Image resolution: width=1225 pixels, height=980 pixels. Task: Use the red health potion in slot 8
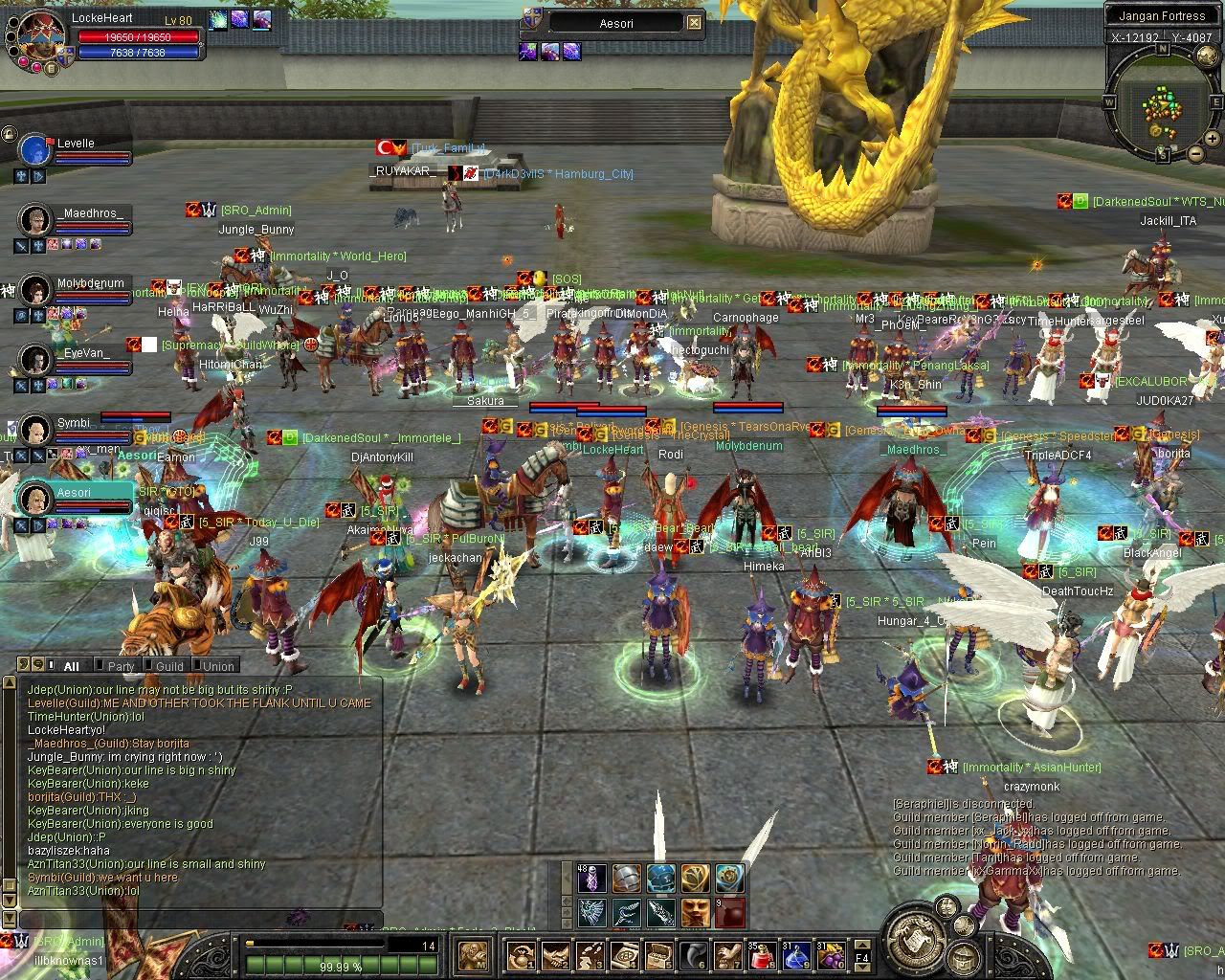760,955
